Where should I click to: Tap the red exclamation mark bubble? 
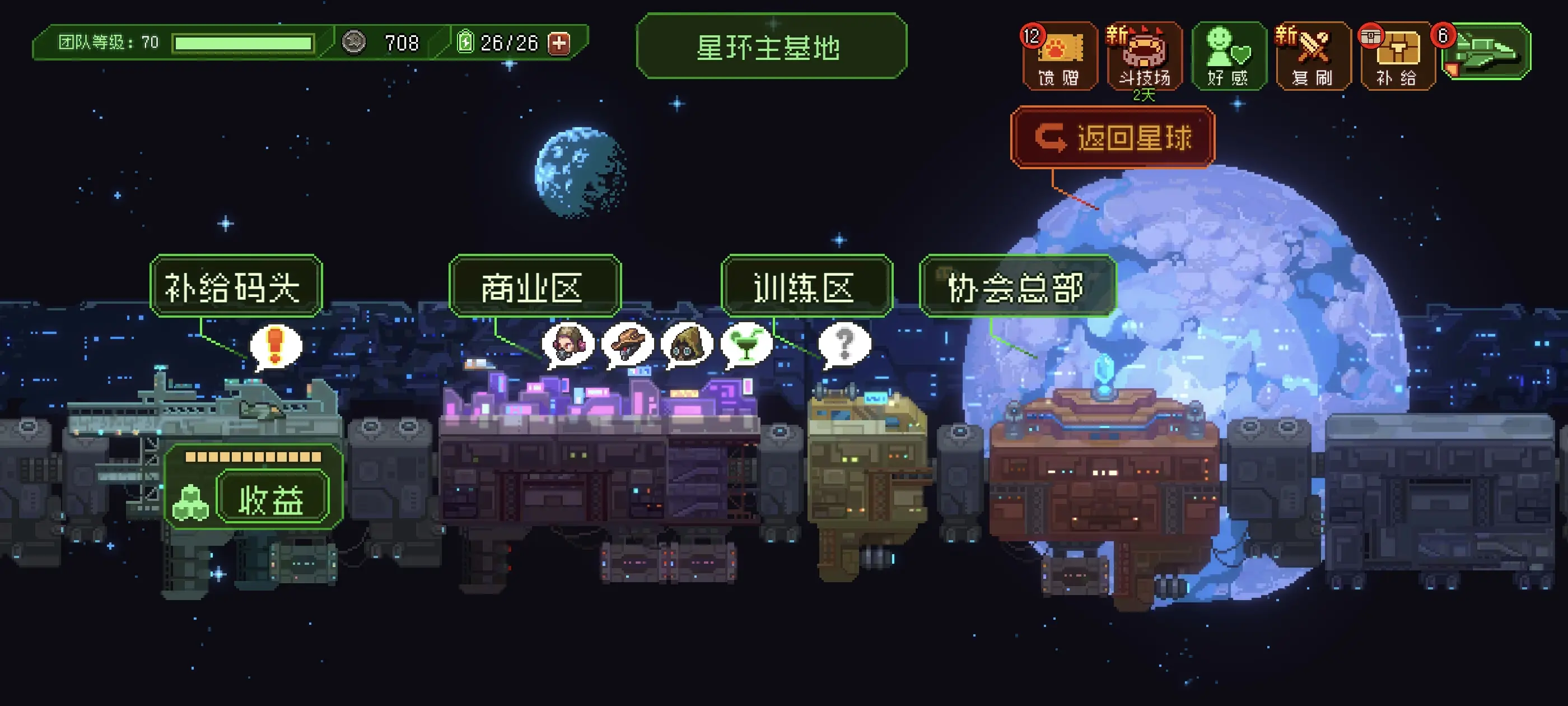(275, 346)
